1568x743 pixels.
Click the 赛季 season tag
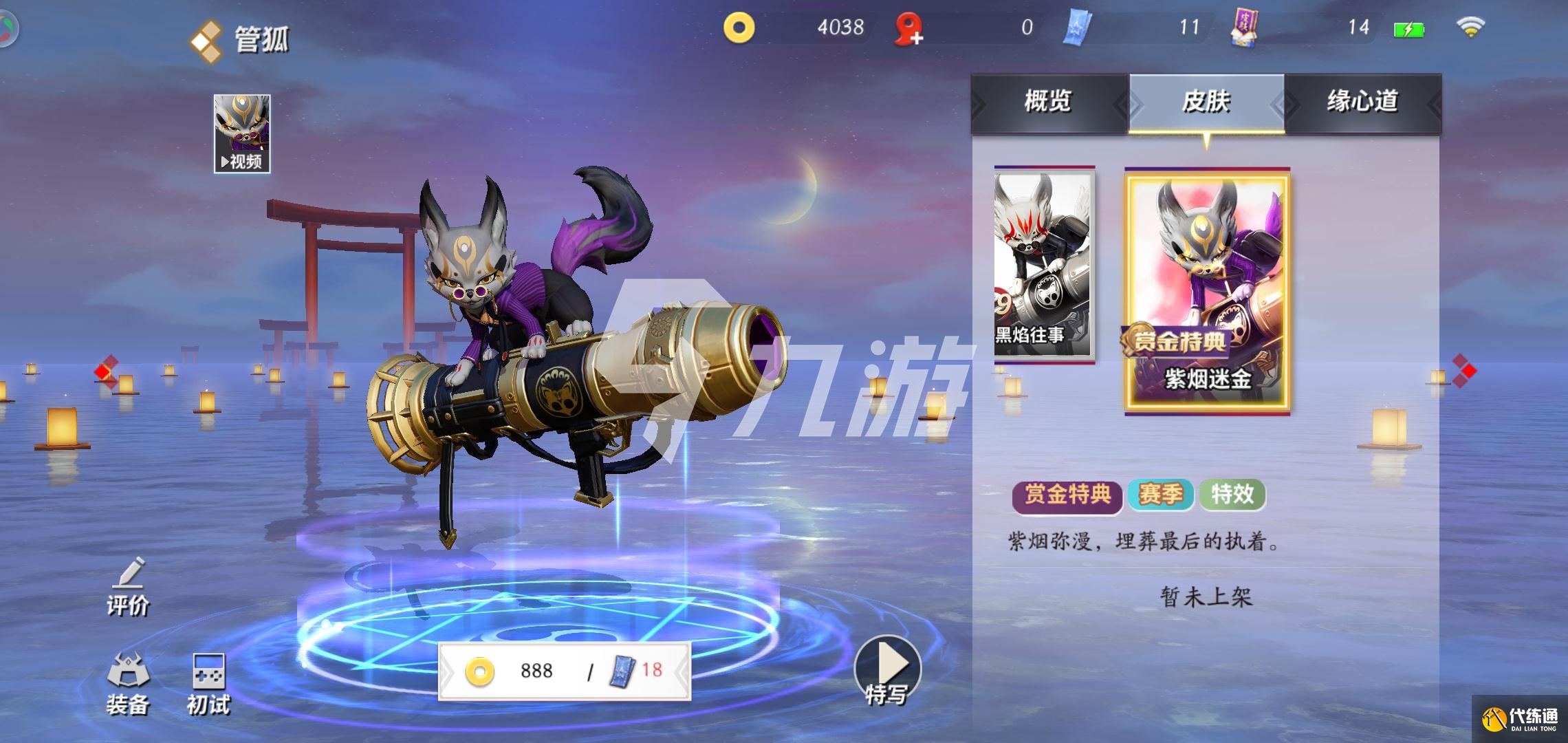click(1161, 495)
